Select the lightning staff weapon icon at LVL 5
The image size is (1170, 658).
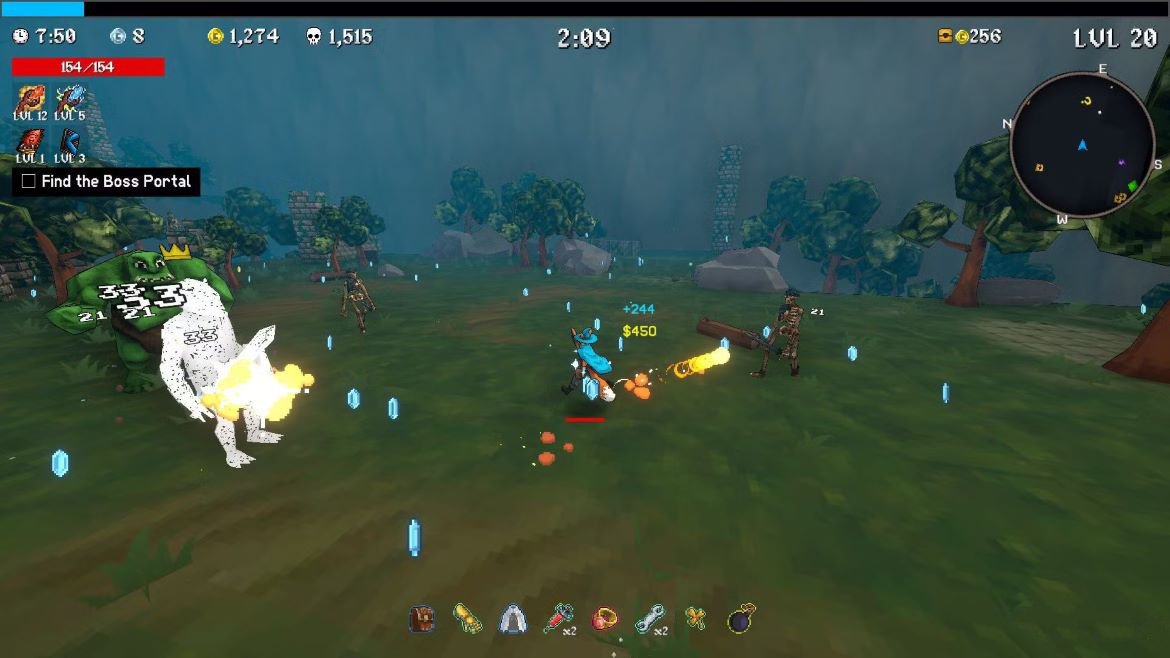click(x=69, y=98)
